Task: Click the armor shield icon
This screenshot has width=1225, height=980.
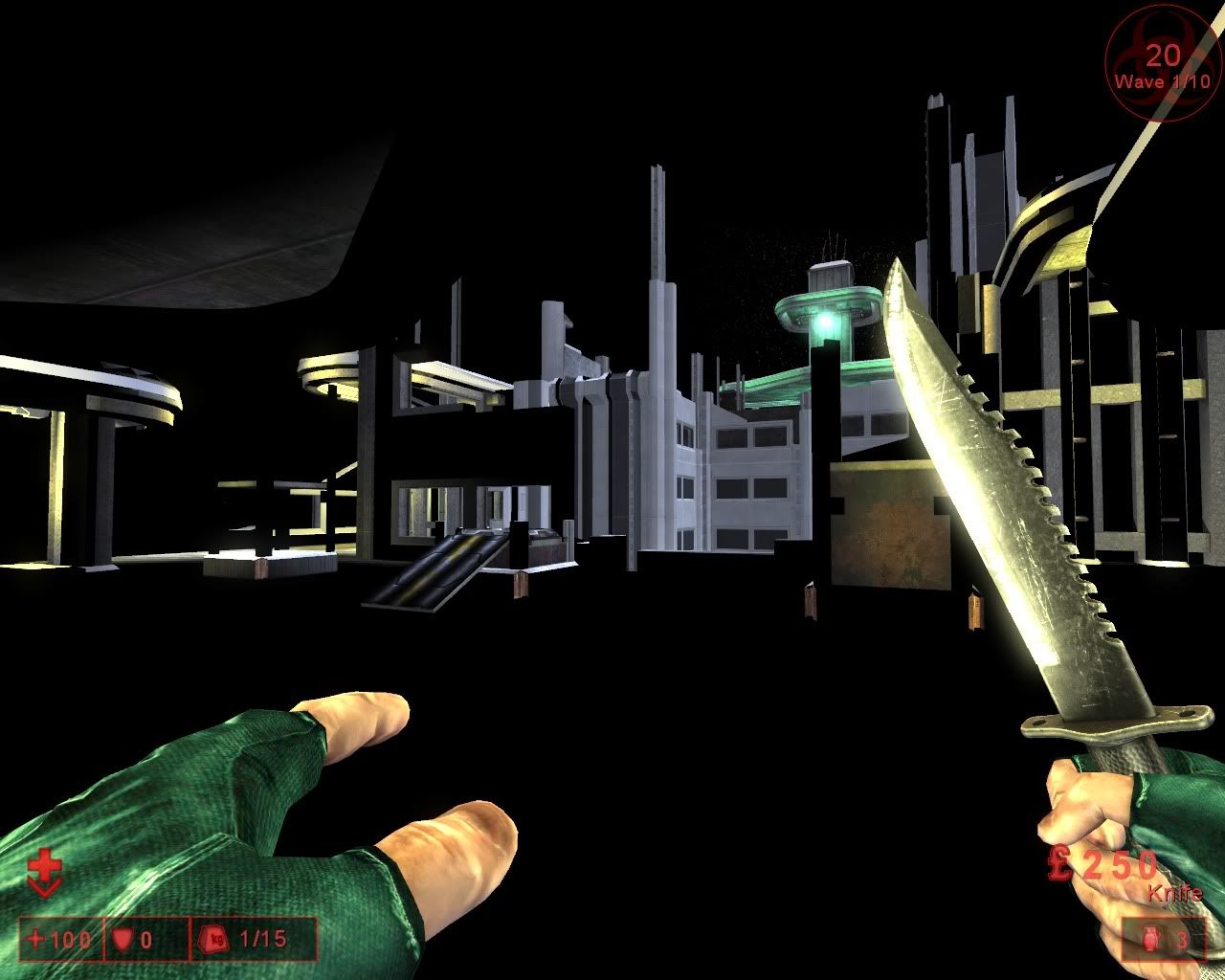Action: (122, 940)
